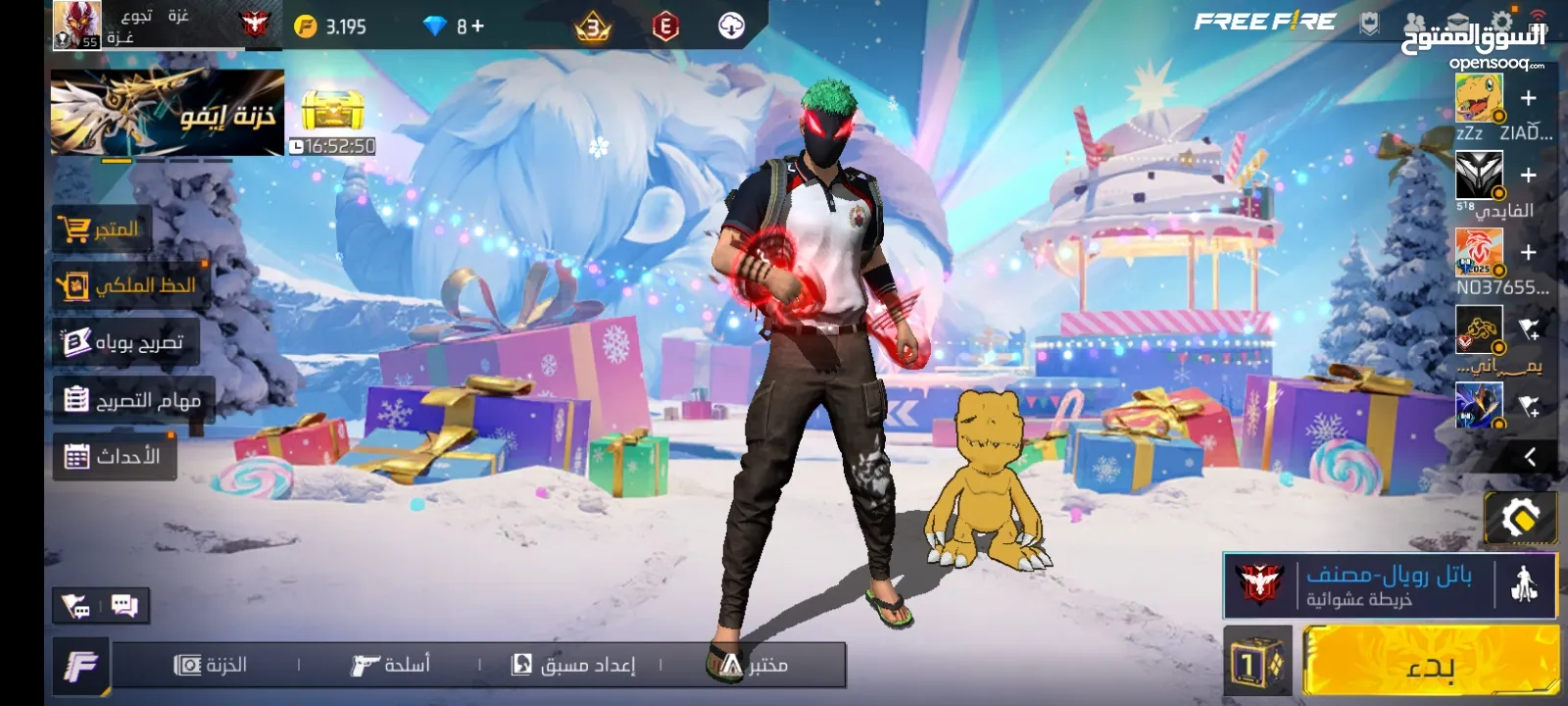1568x706 pixels.
Task: Click the dice icon beside the start button
Action: pos(1257,665)
